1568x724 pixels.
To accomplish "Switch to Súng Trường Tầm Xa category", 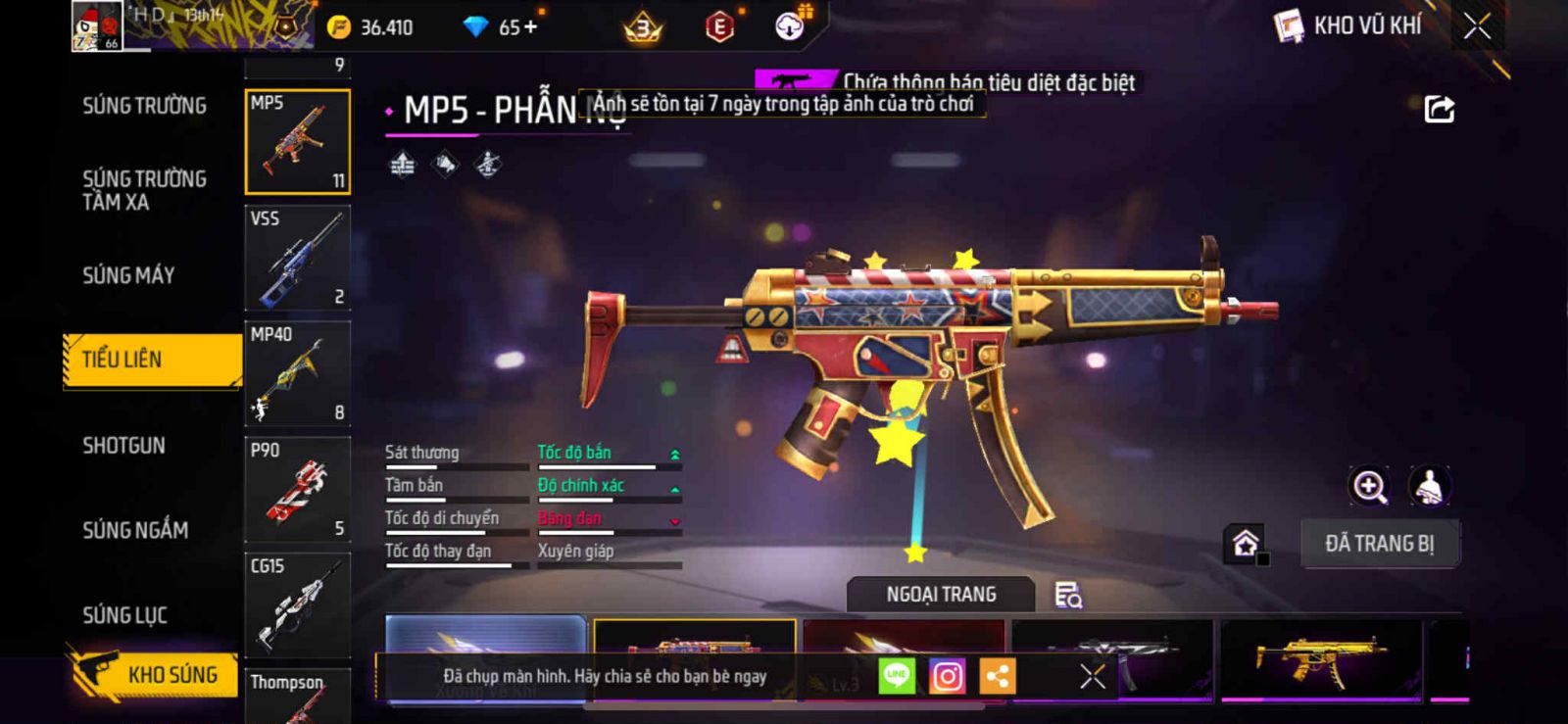I will (x=144, y=190).
